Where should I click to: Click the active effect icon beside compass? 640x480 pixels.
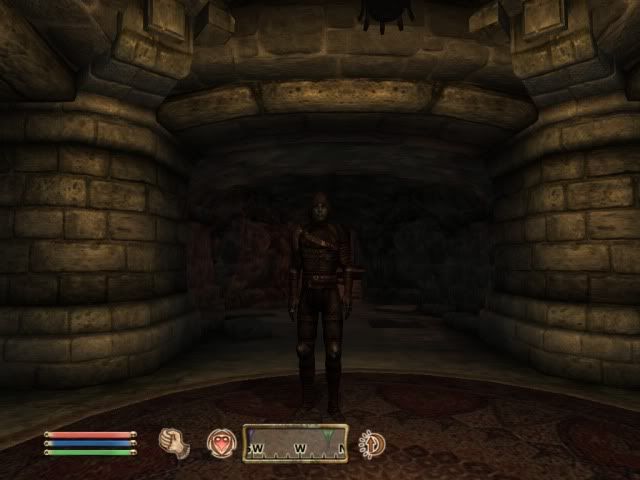373,442
